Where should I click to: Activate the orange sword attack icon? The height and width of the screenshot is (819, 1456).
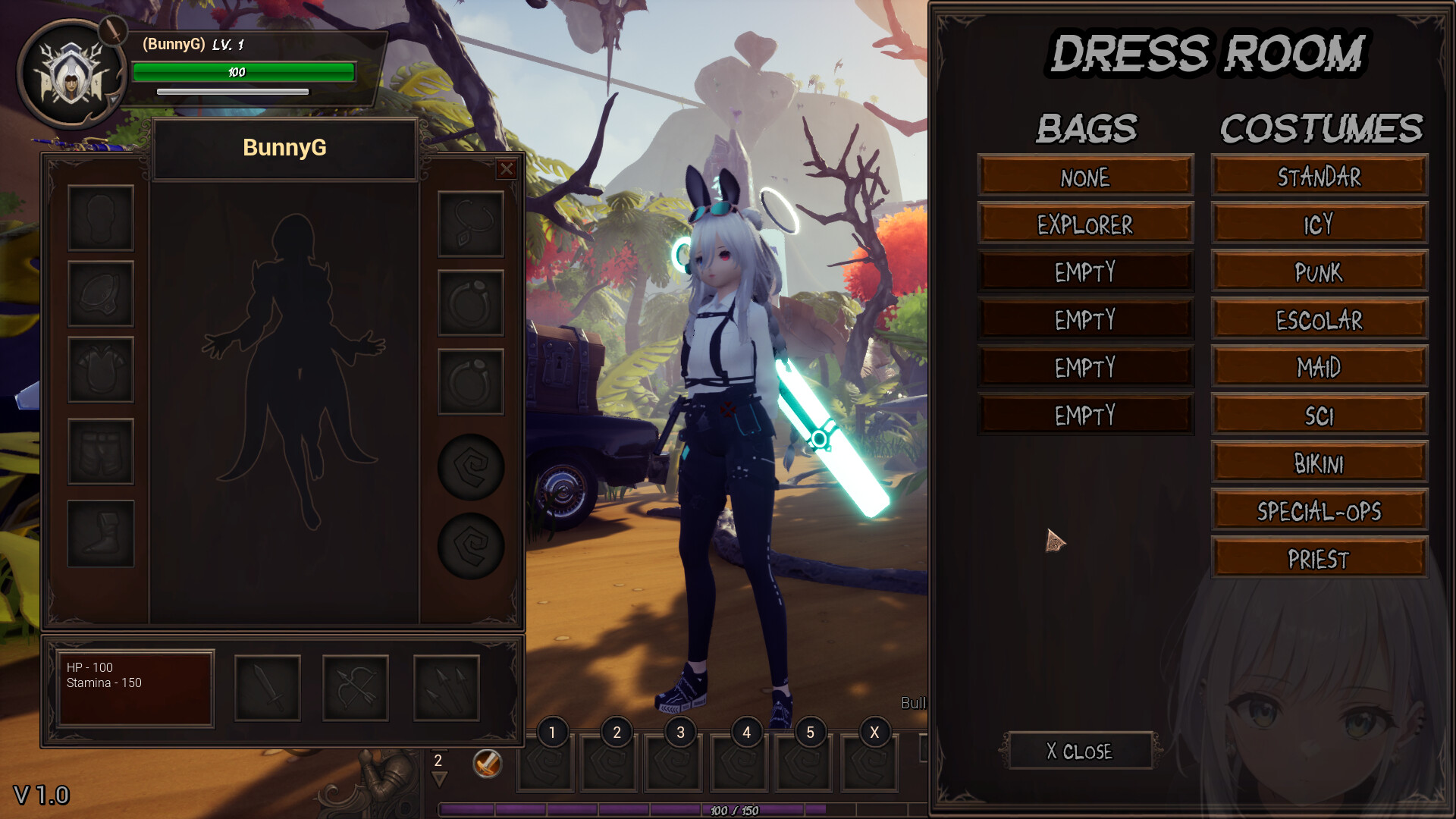(487, 763)
